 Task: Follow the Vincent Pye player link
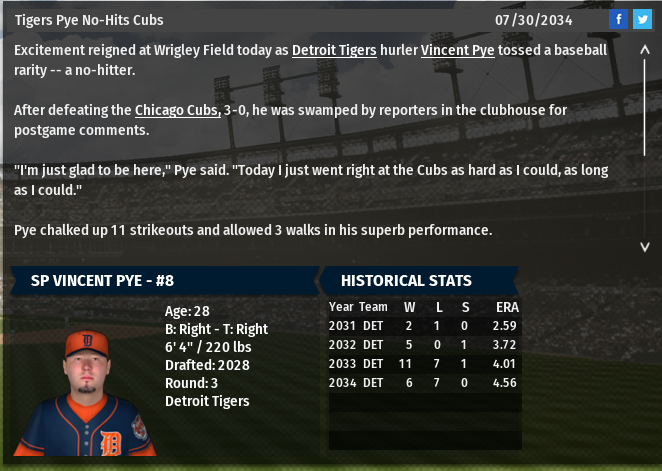(x=457, y=49)
